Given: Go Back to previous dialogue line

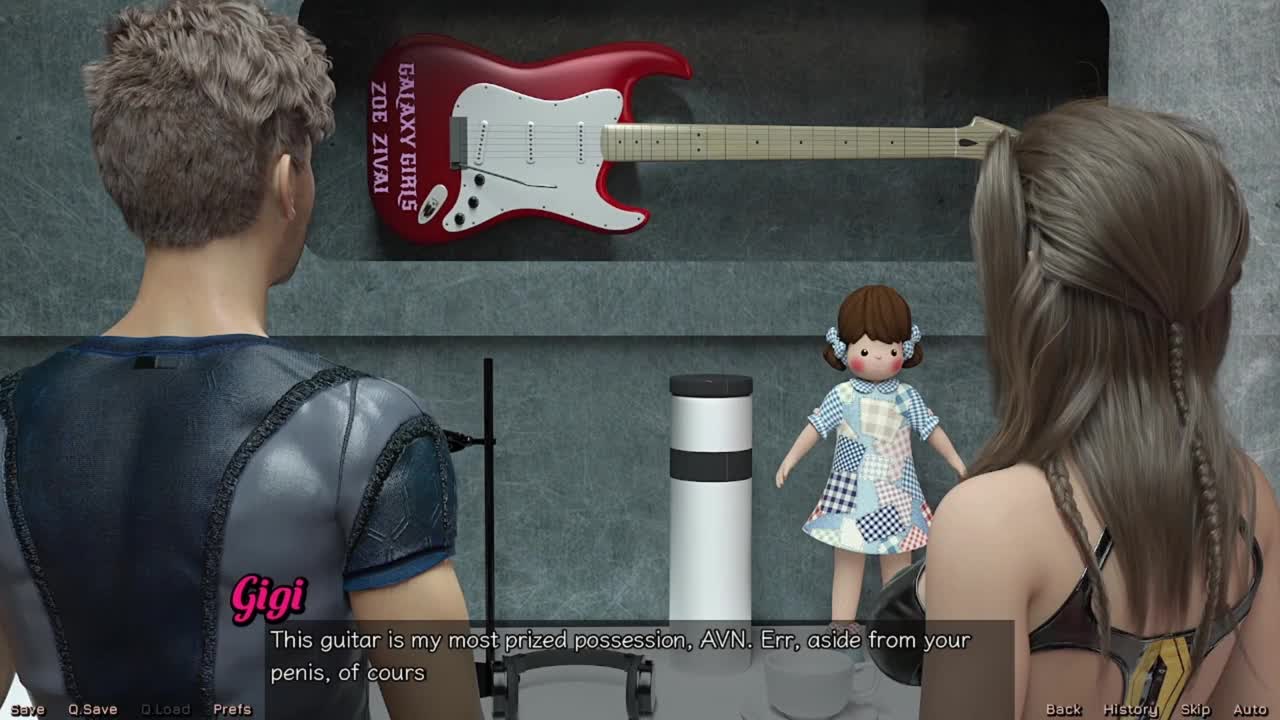Looking at the screenshot, I should (1063, 709).
